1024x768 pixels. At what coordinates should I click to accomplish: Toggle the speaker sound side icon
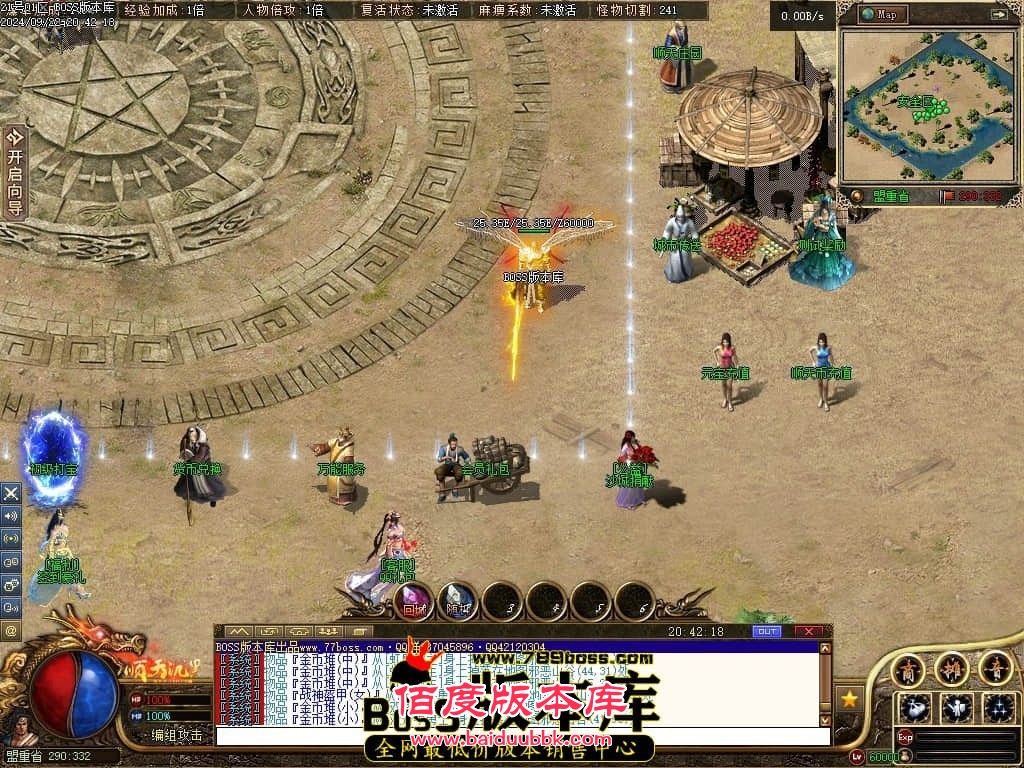click(11, 516)
